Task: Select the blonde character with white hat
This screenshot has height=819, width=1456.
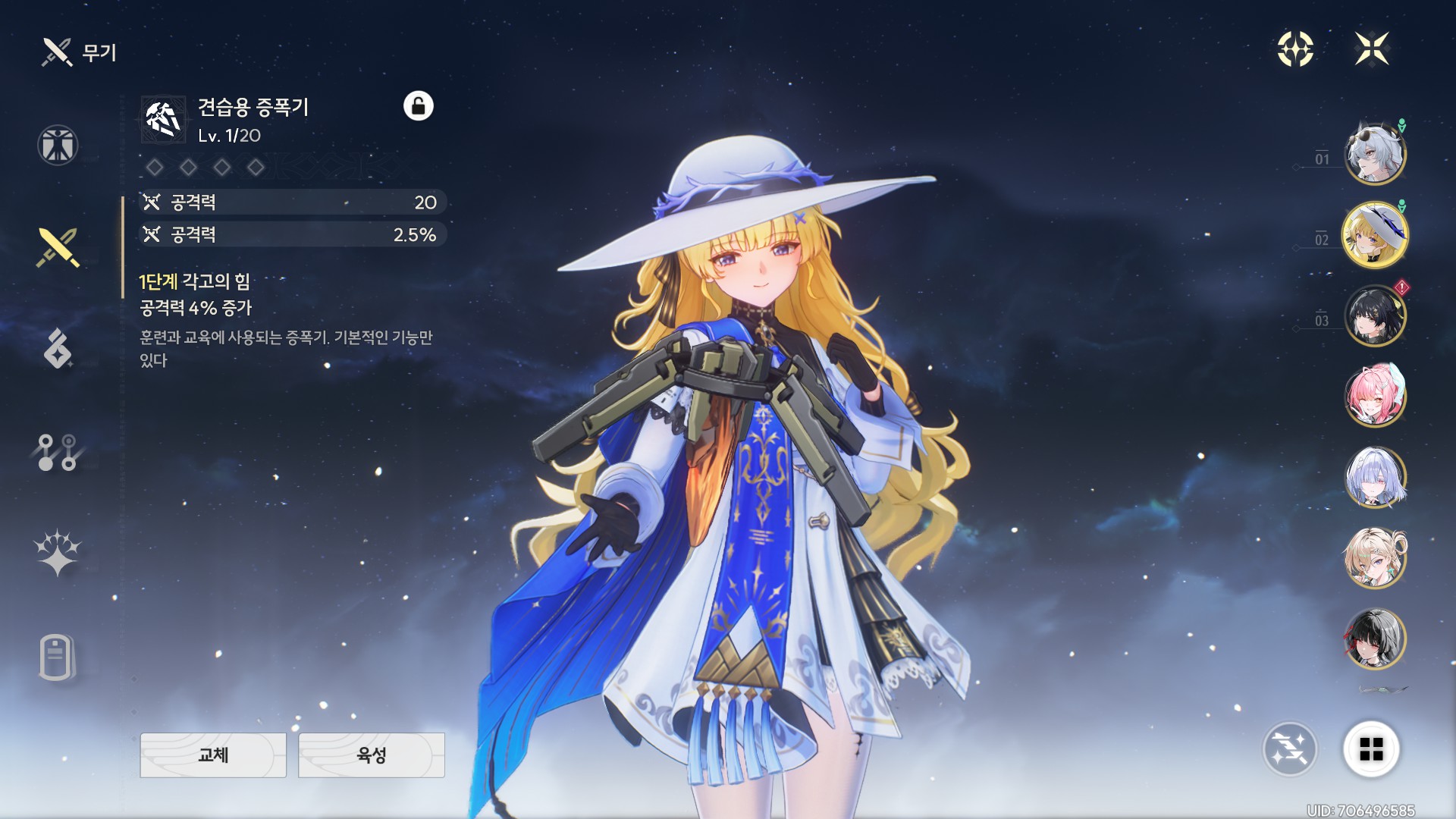Action: pos(1375,235)
